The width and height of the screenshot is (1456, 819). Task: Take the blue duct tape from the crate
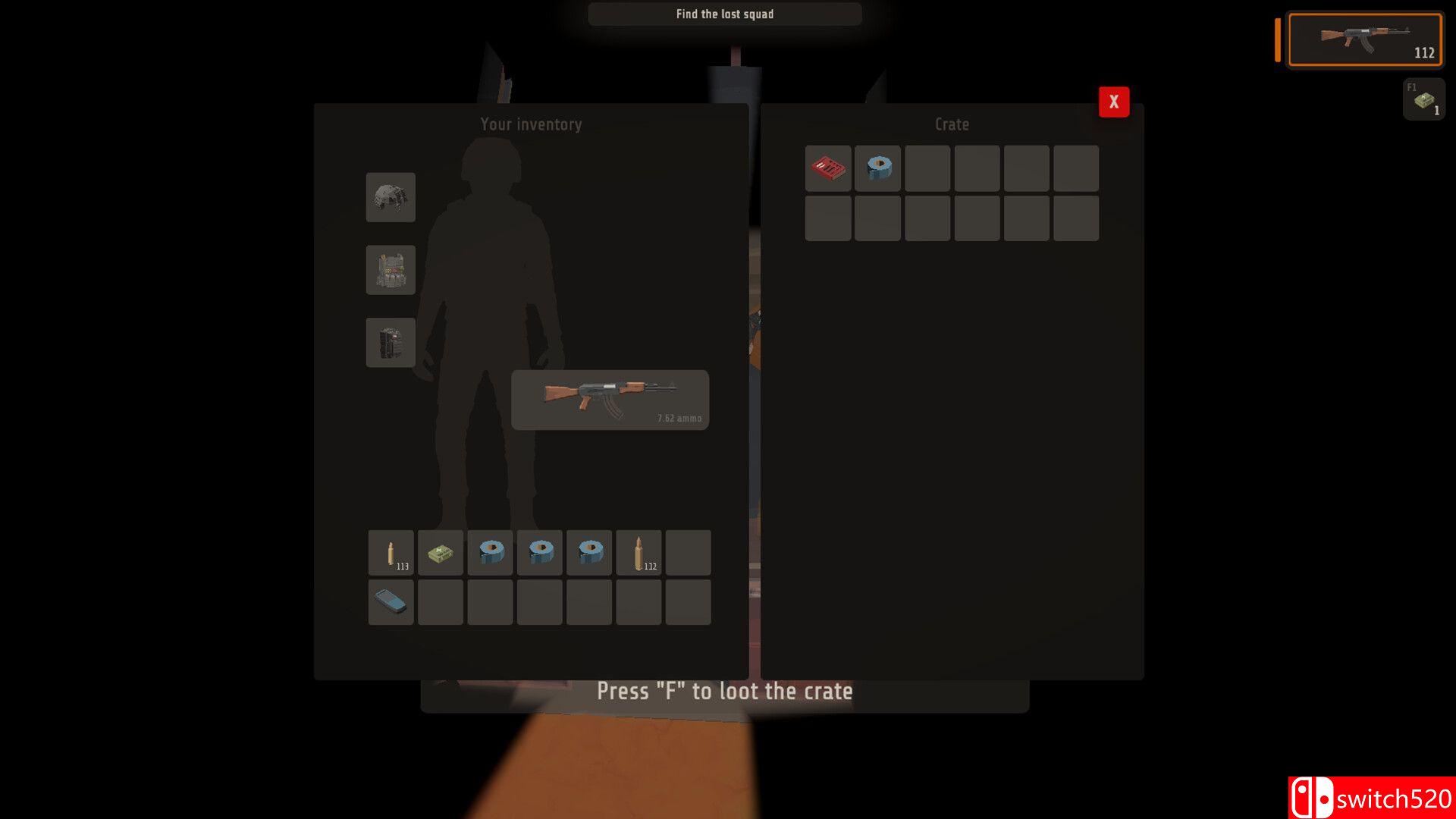pyautogui.click(x=877, y=168)
